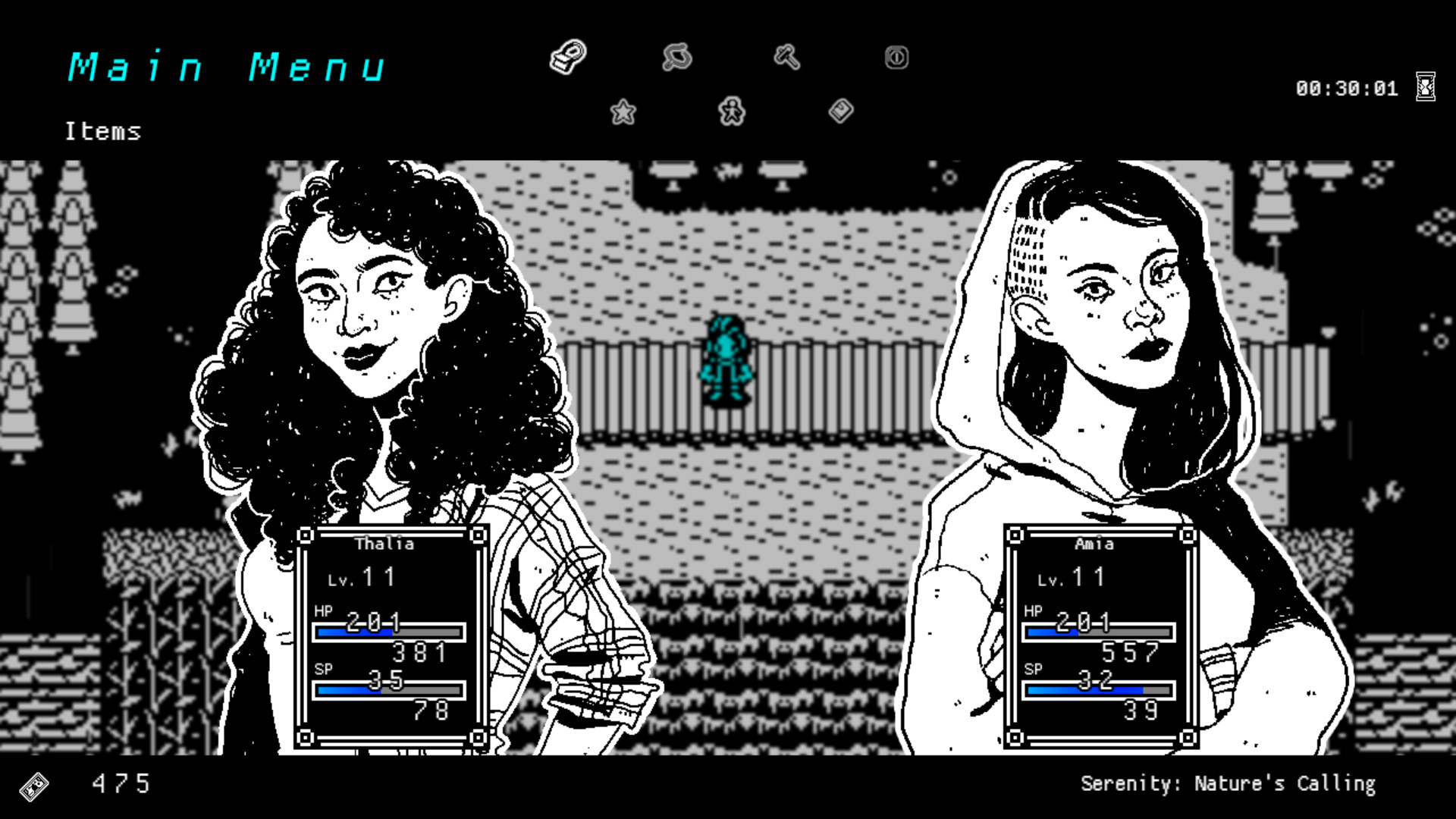Select the Items menu label
The height and width of the screenshot is (819, 1456).
coord(102,131)
